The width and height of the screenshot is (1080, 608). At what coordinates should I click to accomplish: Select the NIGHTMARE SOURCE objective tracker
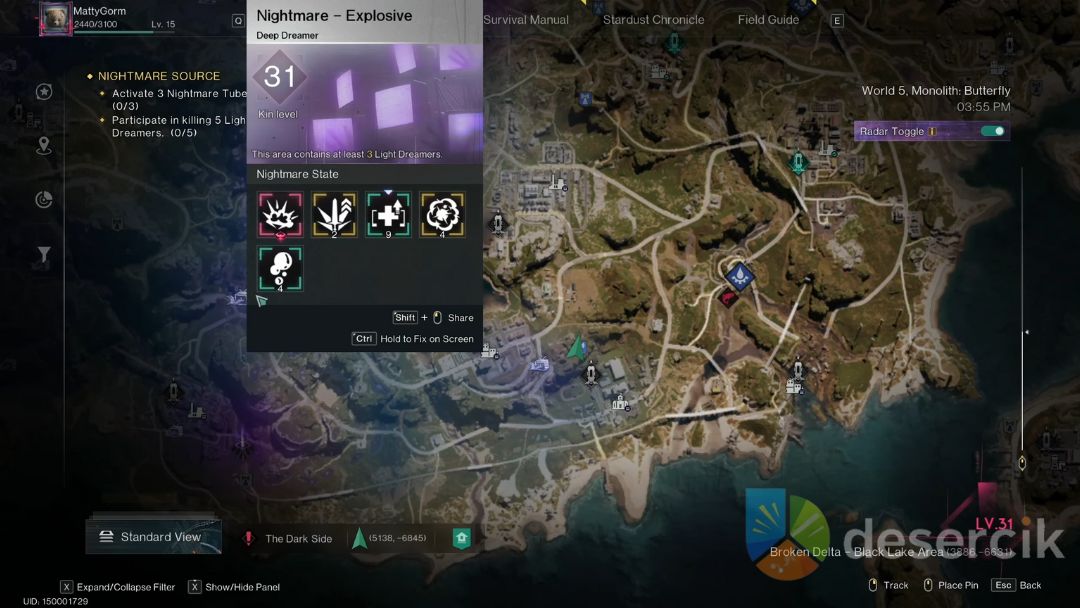(x=158, y=76)
